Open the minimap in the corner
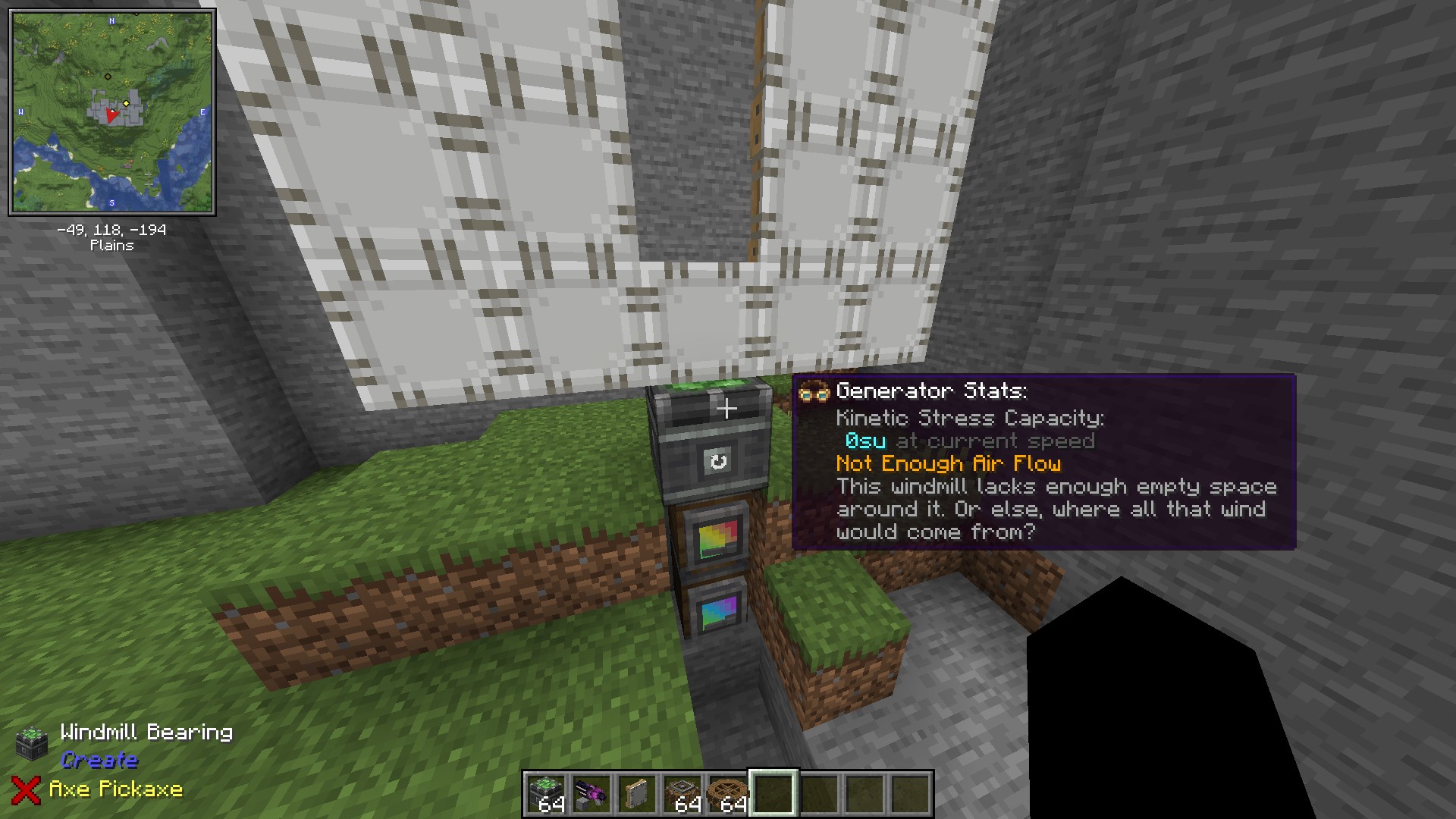Viewport: 1456px width, 819px height. 112,112
